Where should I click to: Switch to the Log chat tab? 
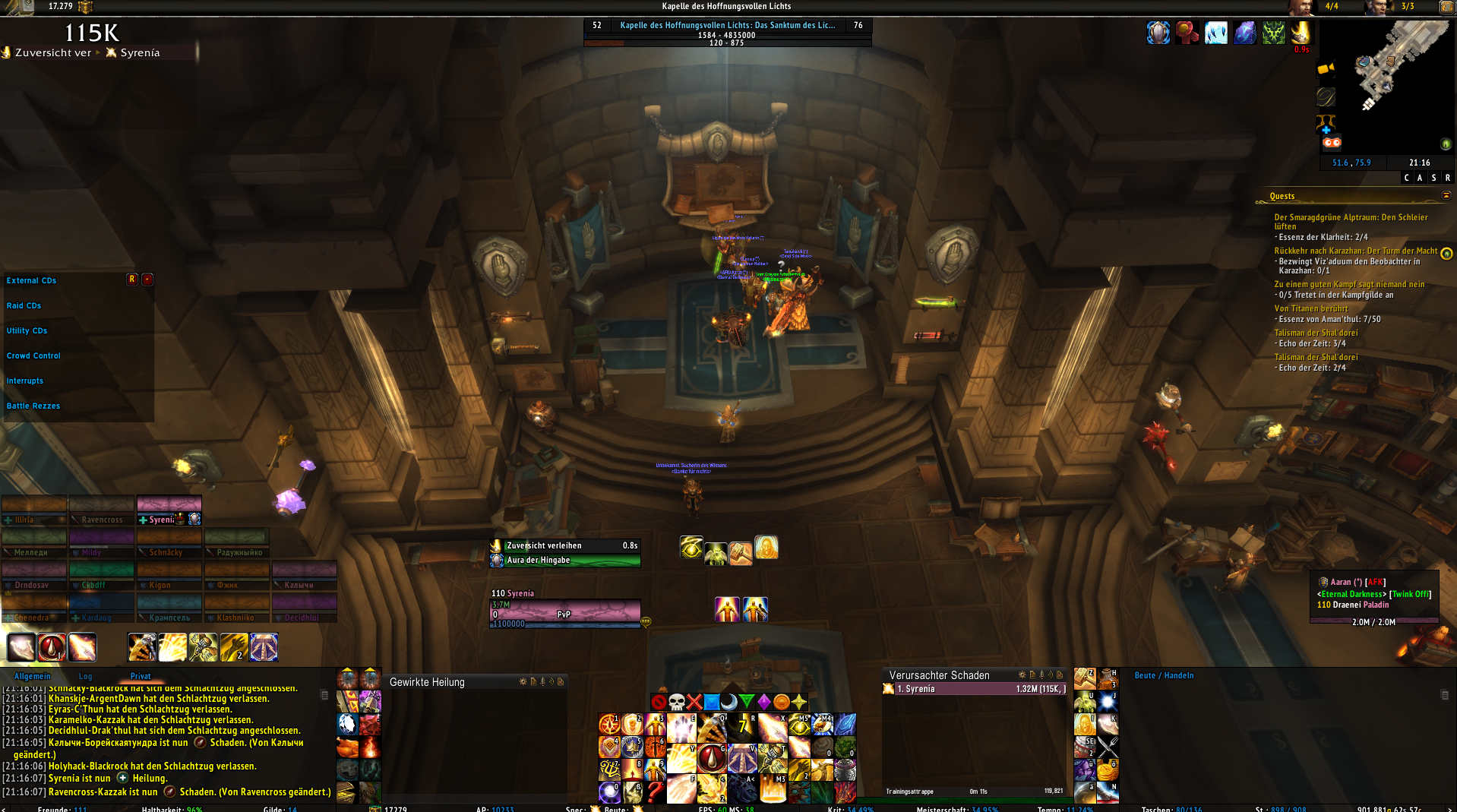click(85, 676)
